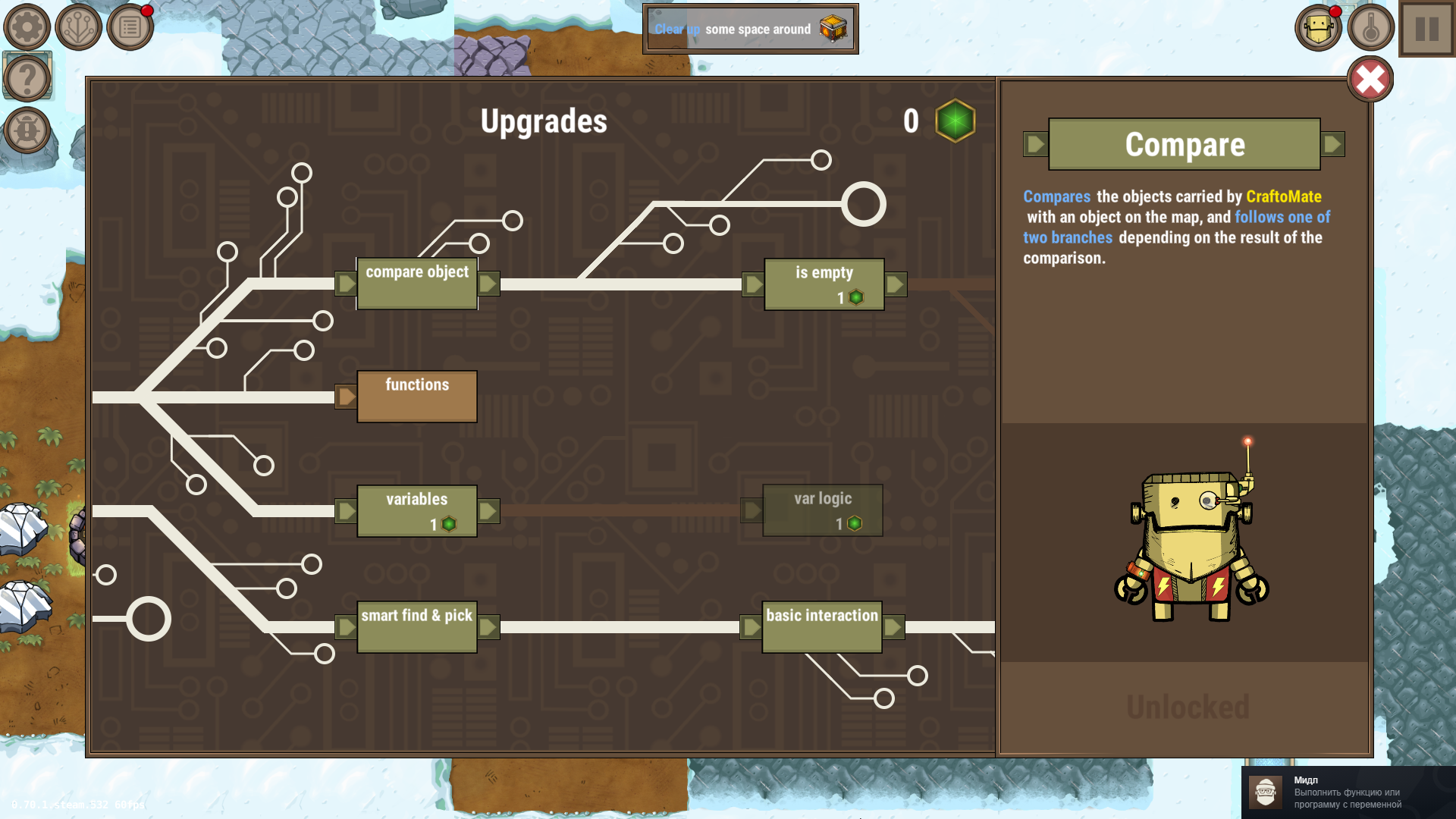Dismiss the Мидл tutorial notification

tap(1350, 791)
